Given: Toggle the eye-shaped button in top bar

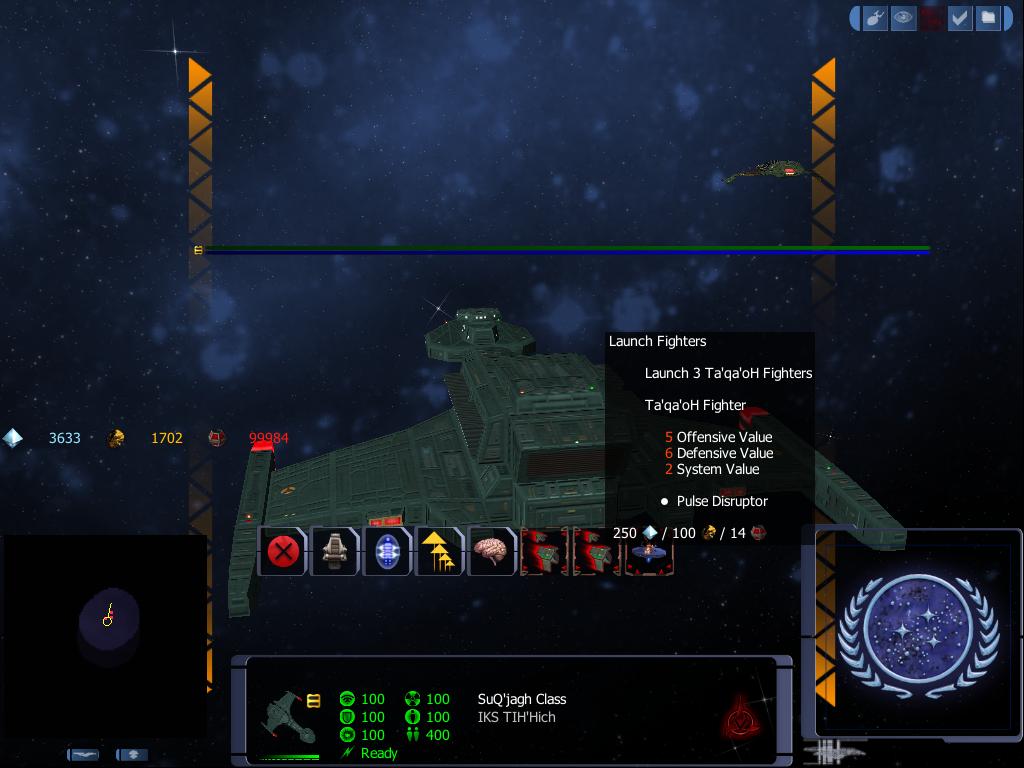Looking at the screenshot, I should tap(903, 18).
